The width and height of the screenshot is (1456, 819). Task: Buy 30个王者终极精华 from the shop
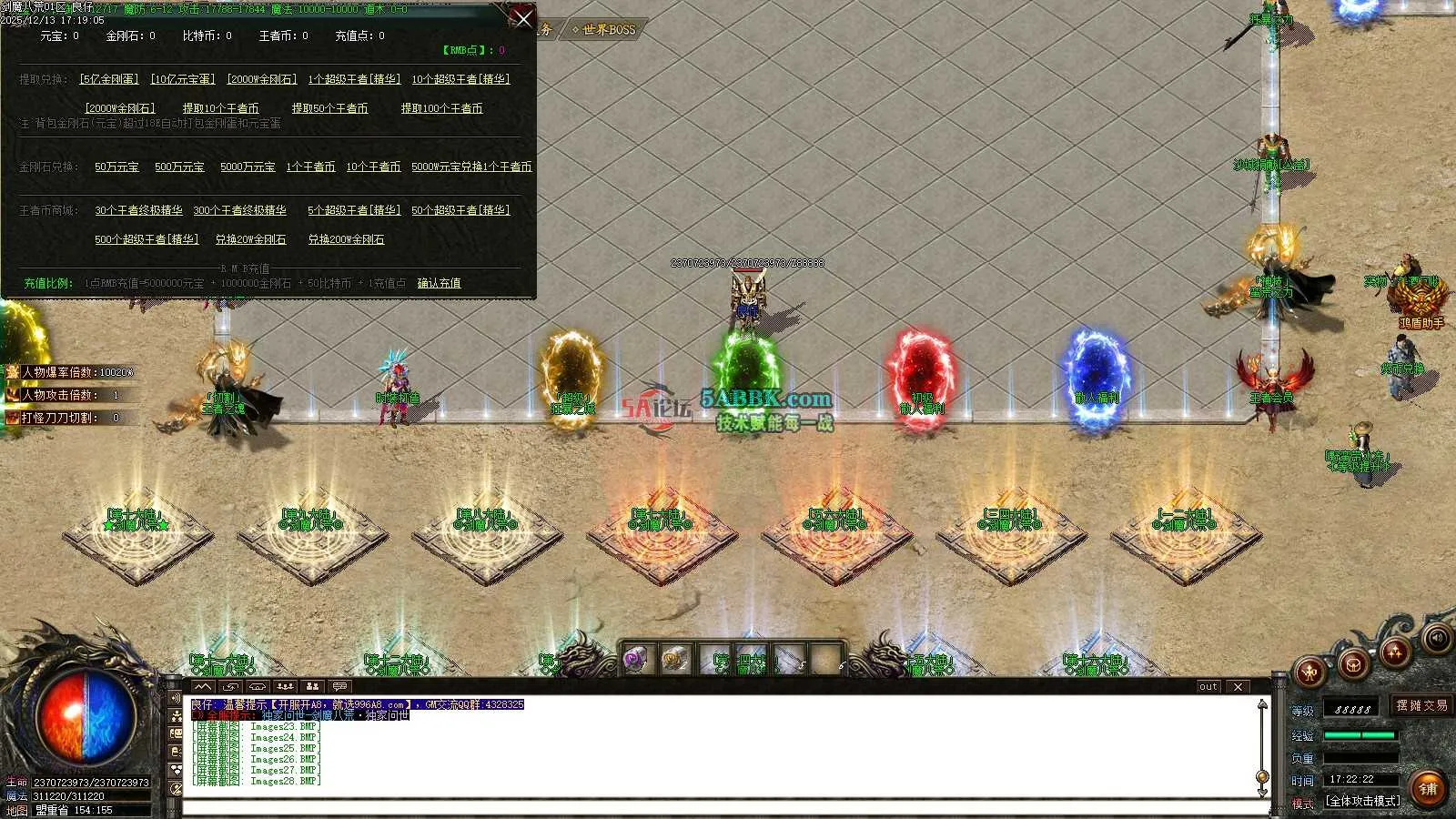(x=138, y=210)
